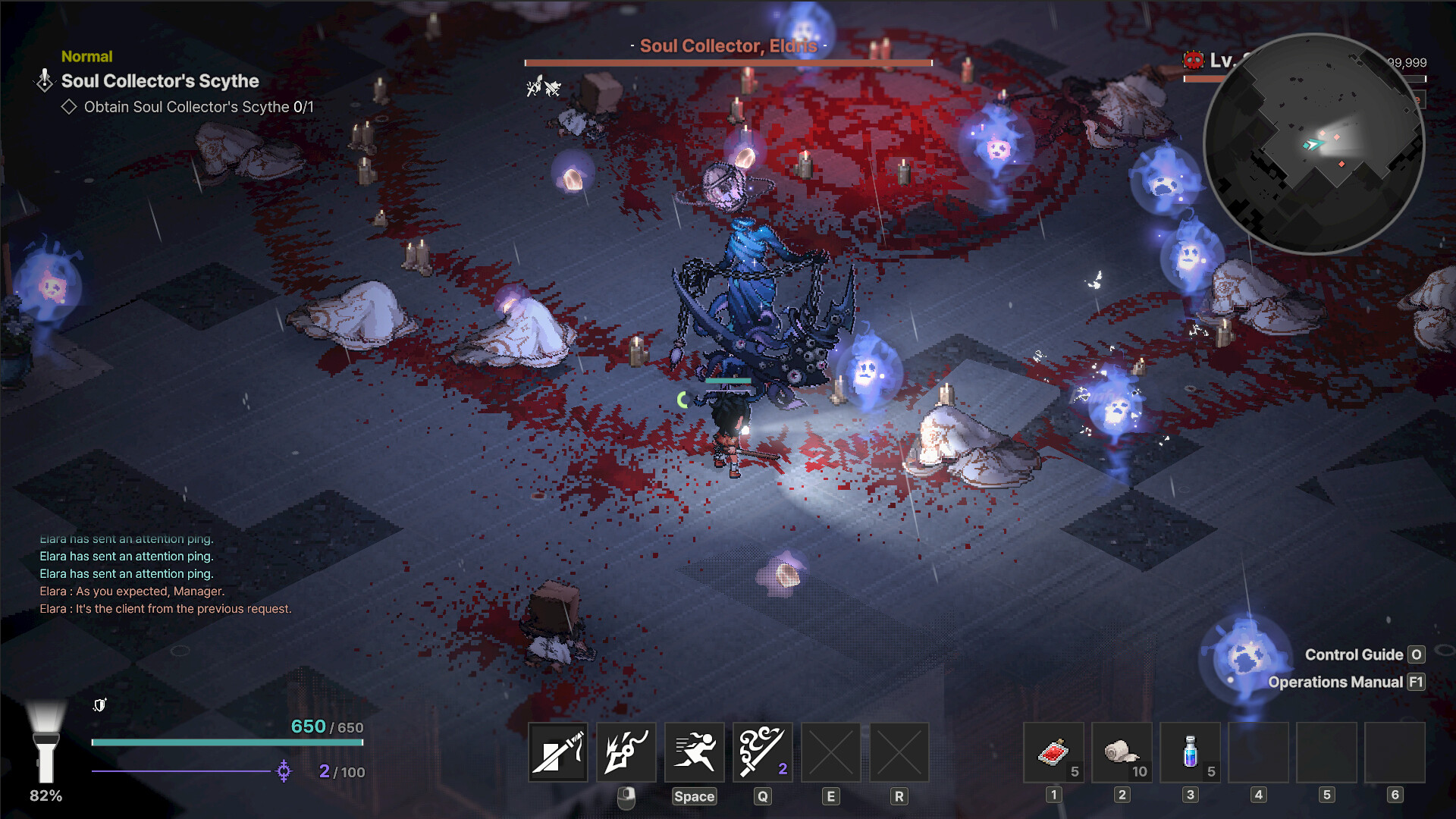
Task: Select the basic sword attack skill icon
Action: (557, 752)
